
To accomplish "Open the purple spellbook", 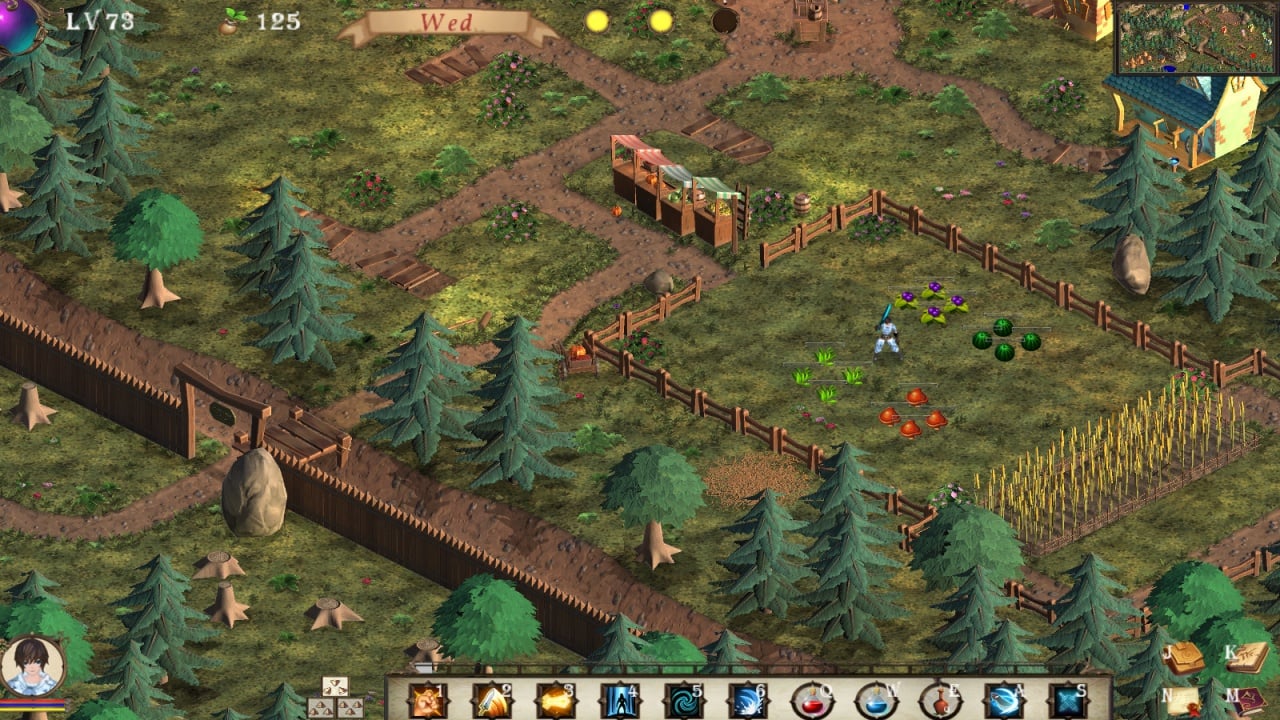I will pyautogui.click(x=1248, y=701).
